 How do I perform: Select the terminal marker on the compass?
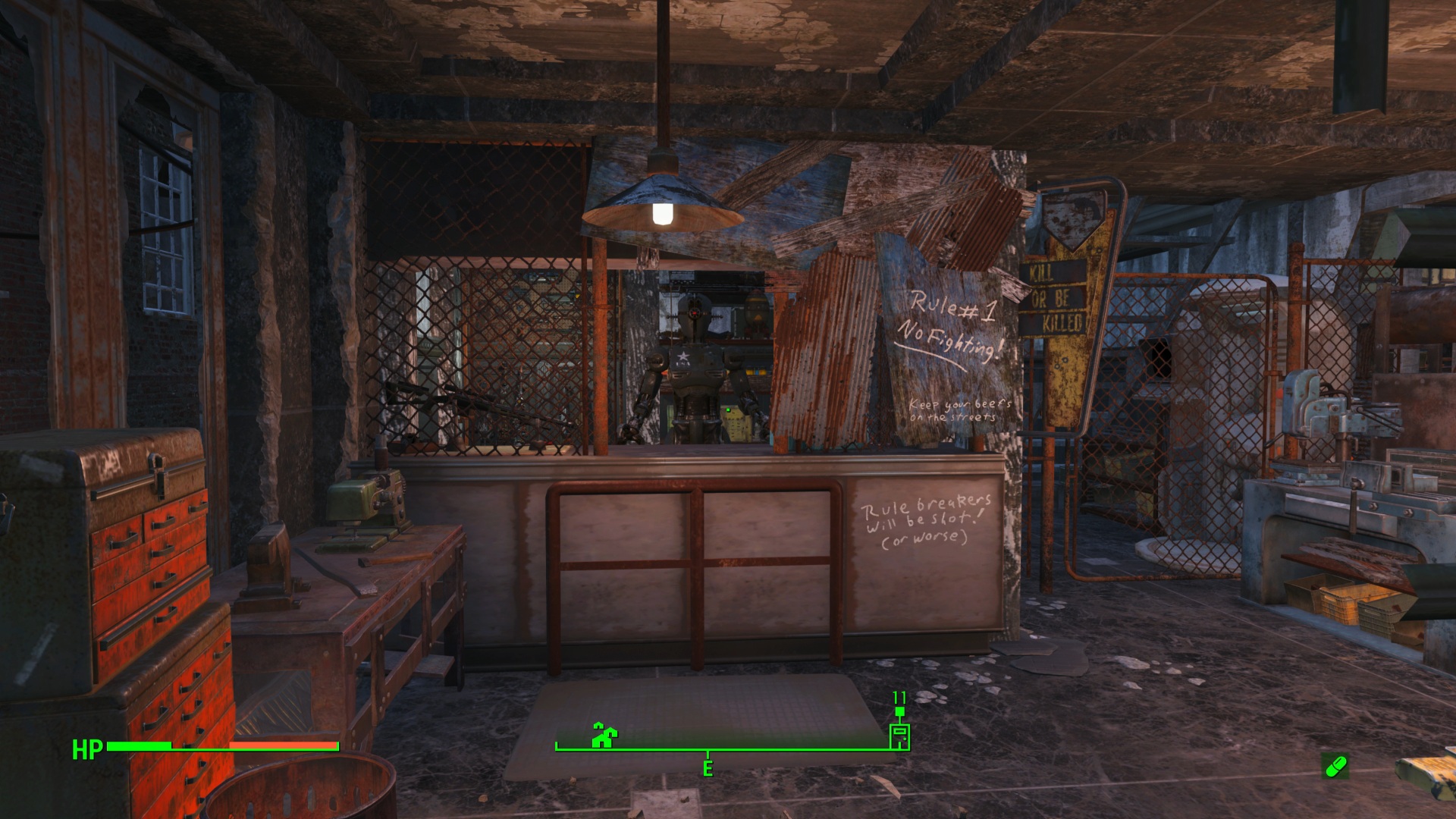(x=899, y=736)
